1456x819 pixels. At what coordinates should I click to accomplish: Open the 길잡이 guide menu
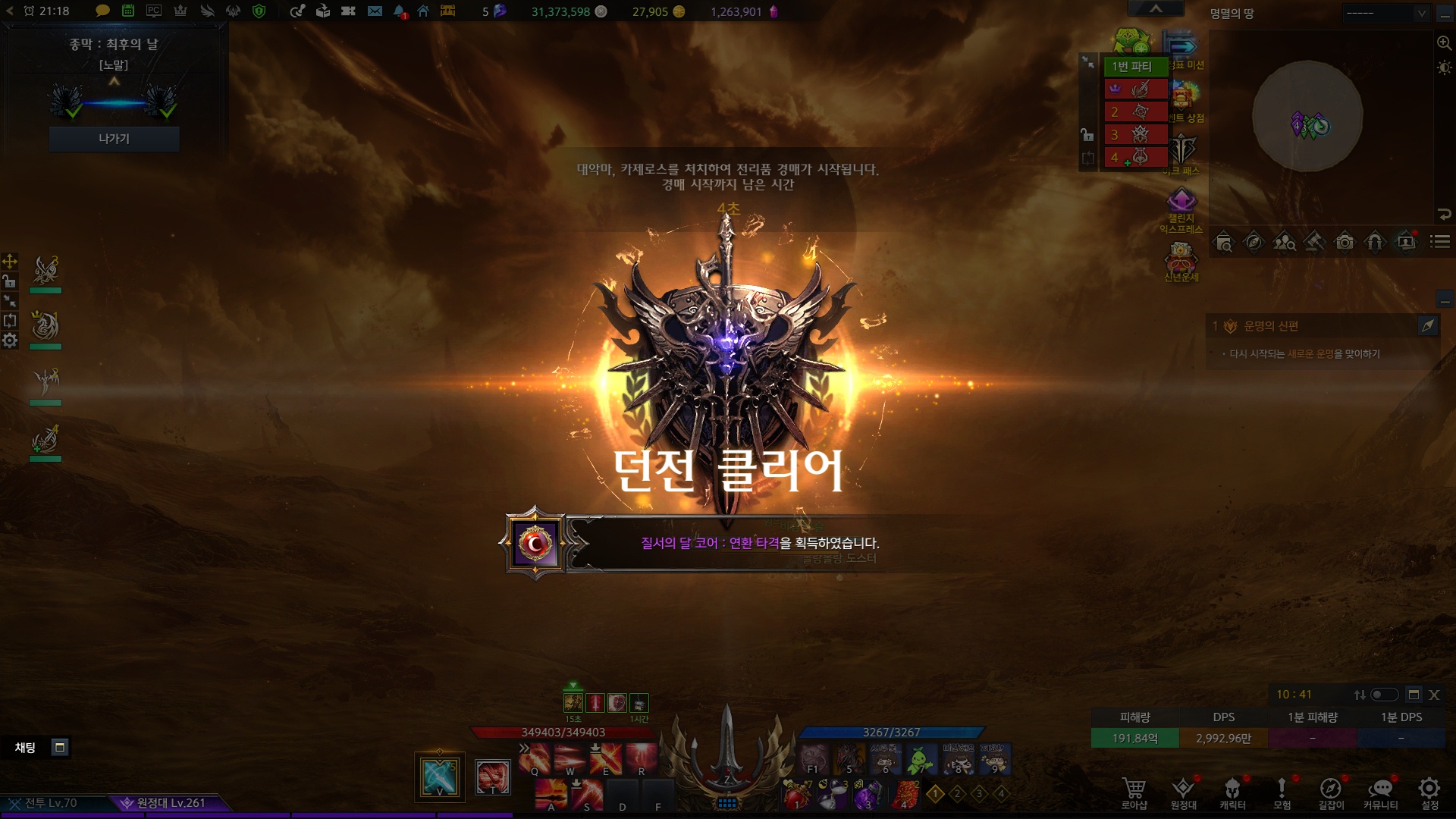(x=1331, y=792)
